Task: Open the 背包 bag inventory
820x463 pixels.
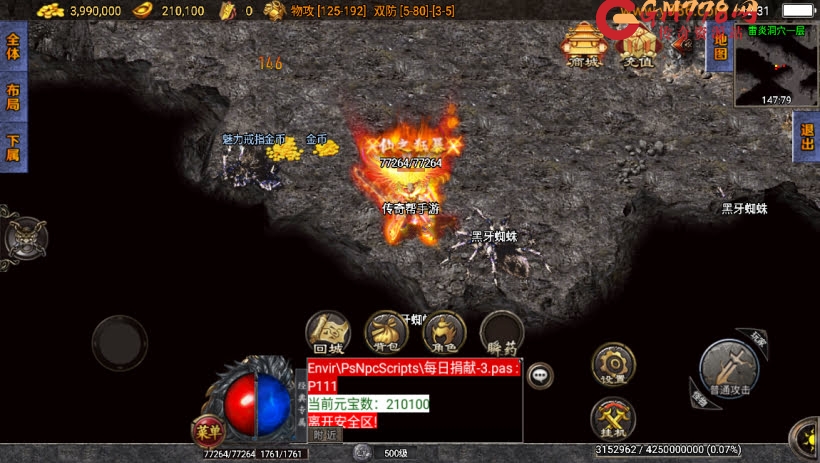Action: (386, 334)
